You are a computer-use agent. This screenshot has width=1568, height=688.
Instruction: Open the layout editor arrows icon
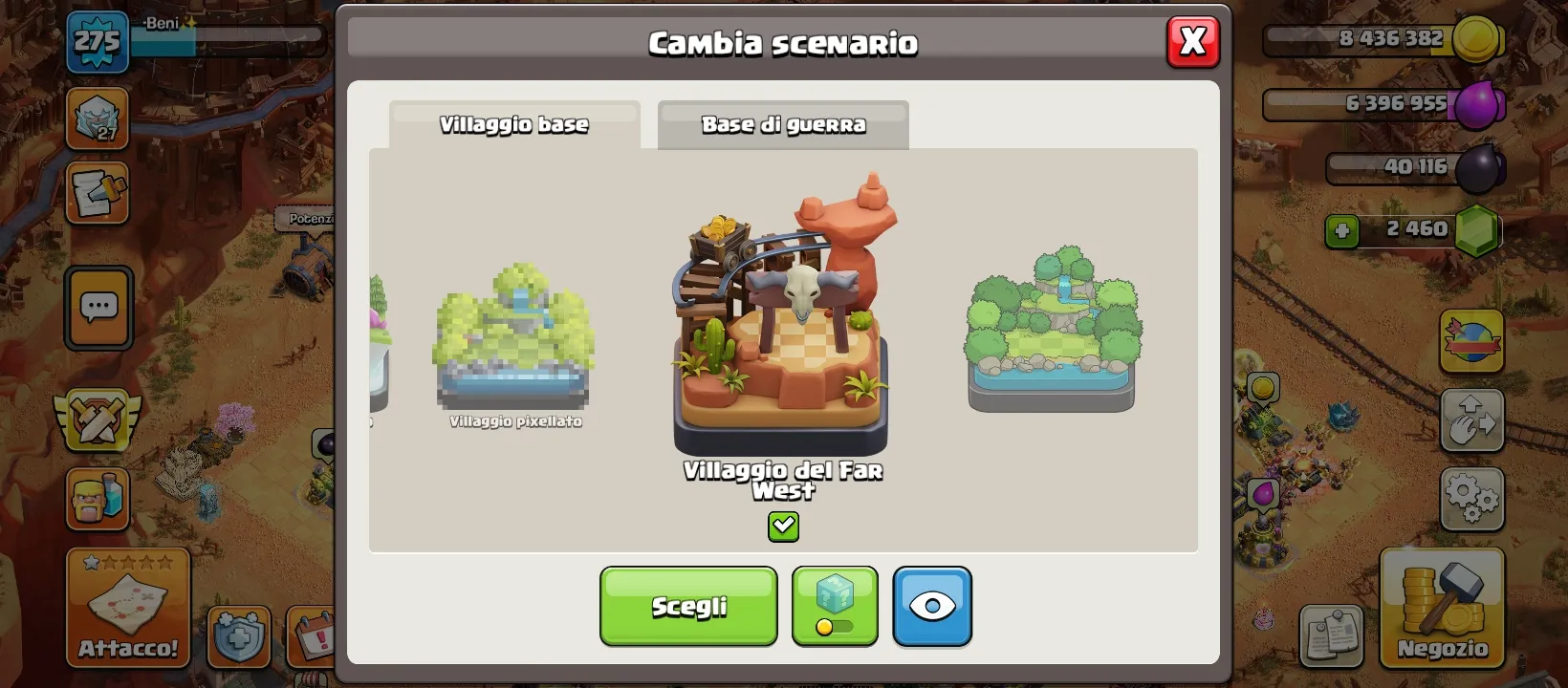(1472, 420)
